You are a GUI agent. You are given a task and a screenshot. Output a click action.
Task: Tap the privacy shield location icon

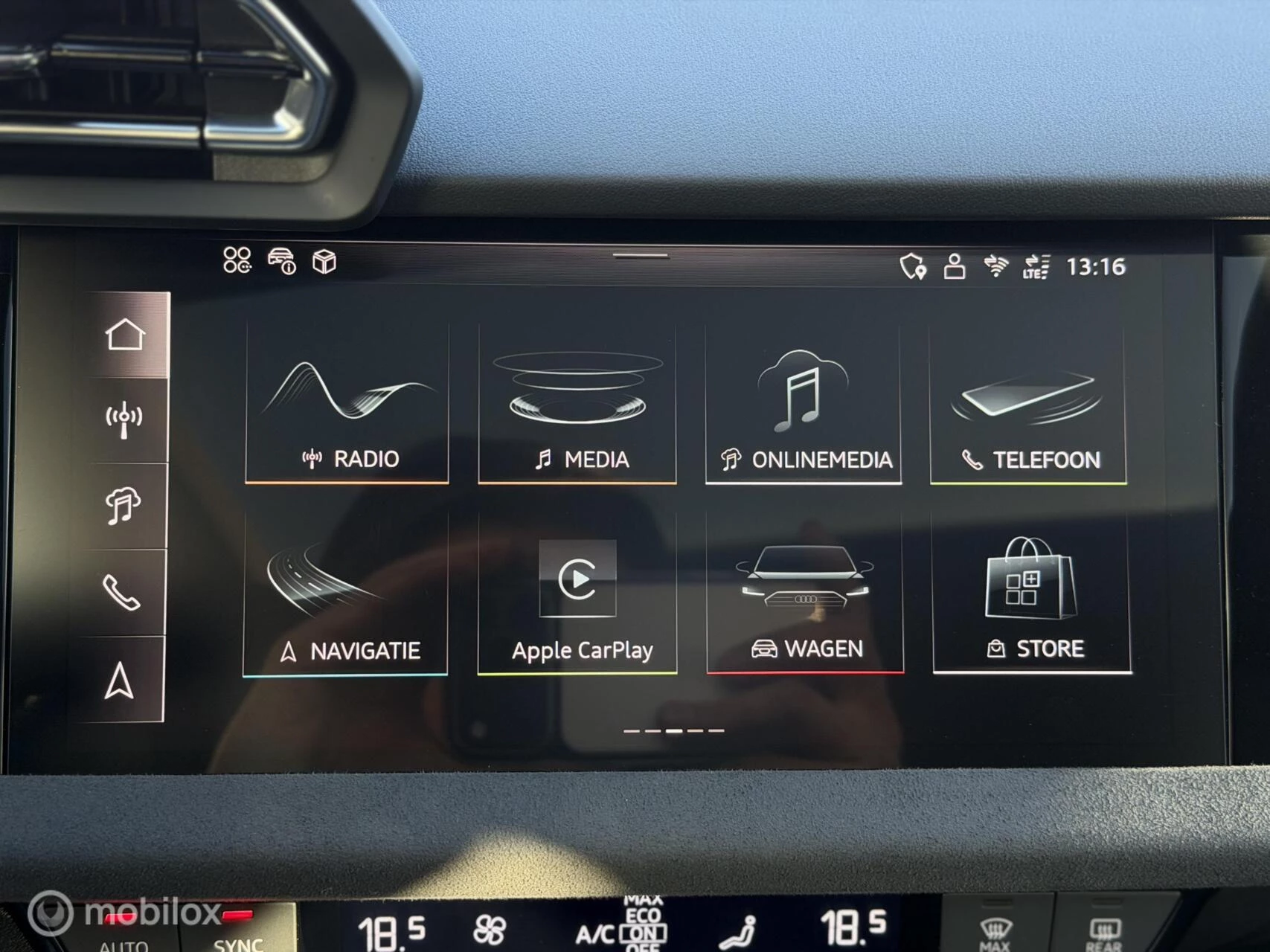coord(913,266)
